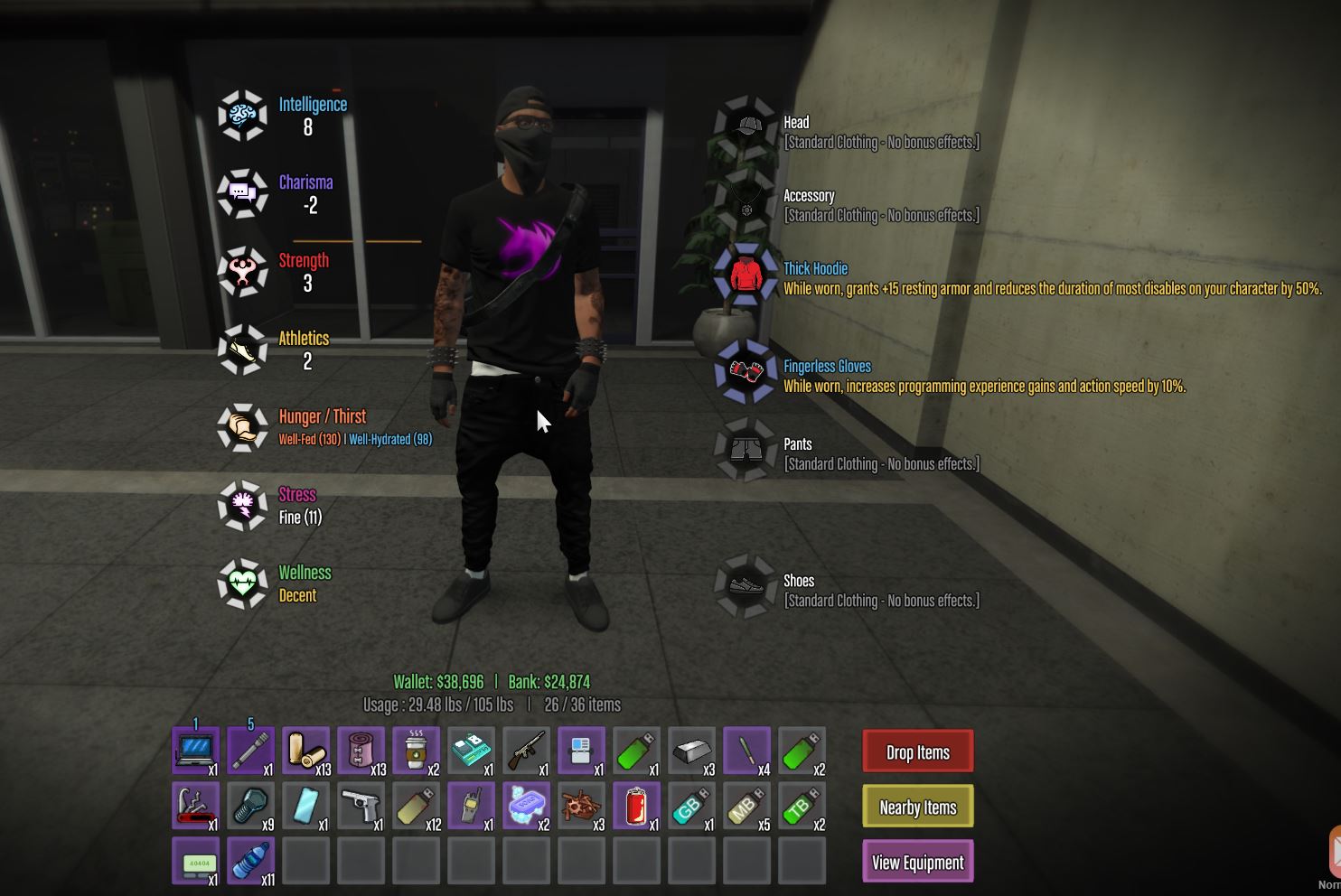The image size is (1341, 896).
Task: Select the pistol from the inventory
Action: (361, 806)
